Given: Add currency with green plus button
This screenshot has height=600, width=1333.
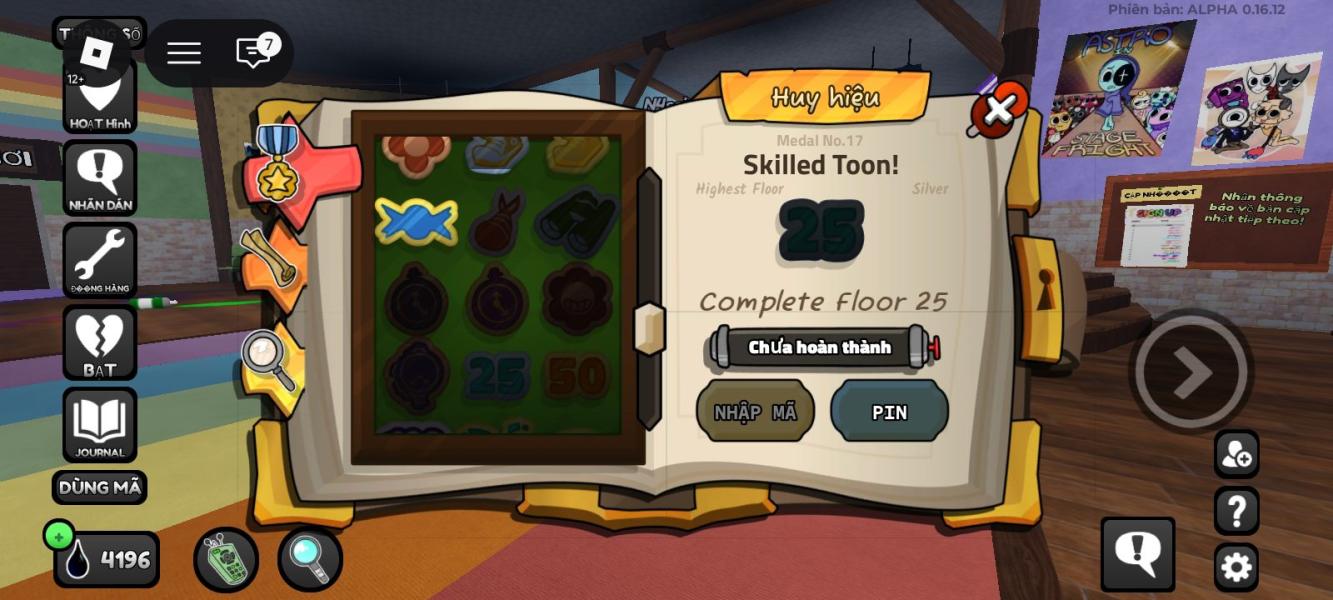Looking at the screenshot, I should point(59,536).
